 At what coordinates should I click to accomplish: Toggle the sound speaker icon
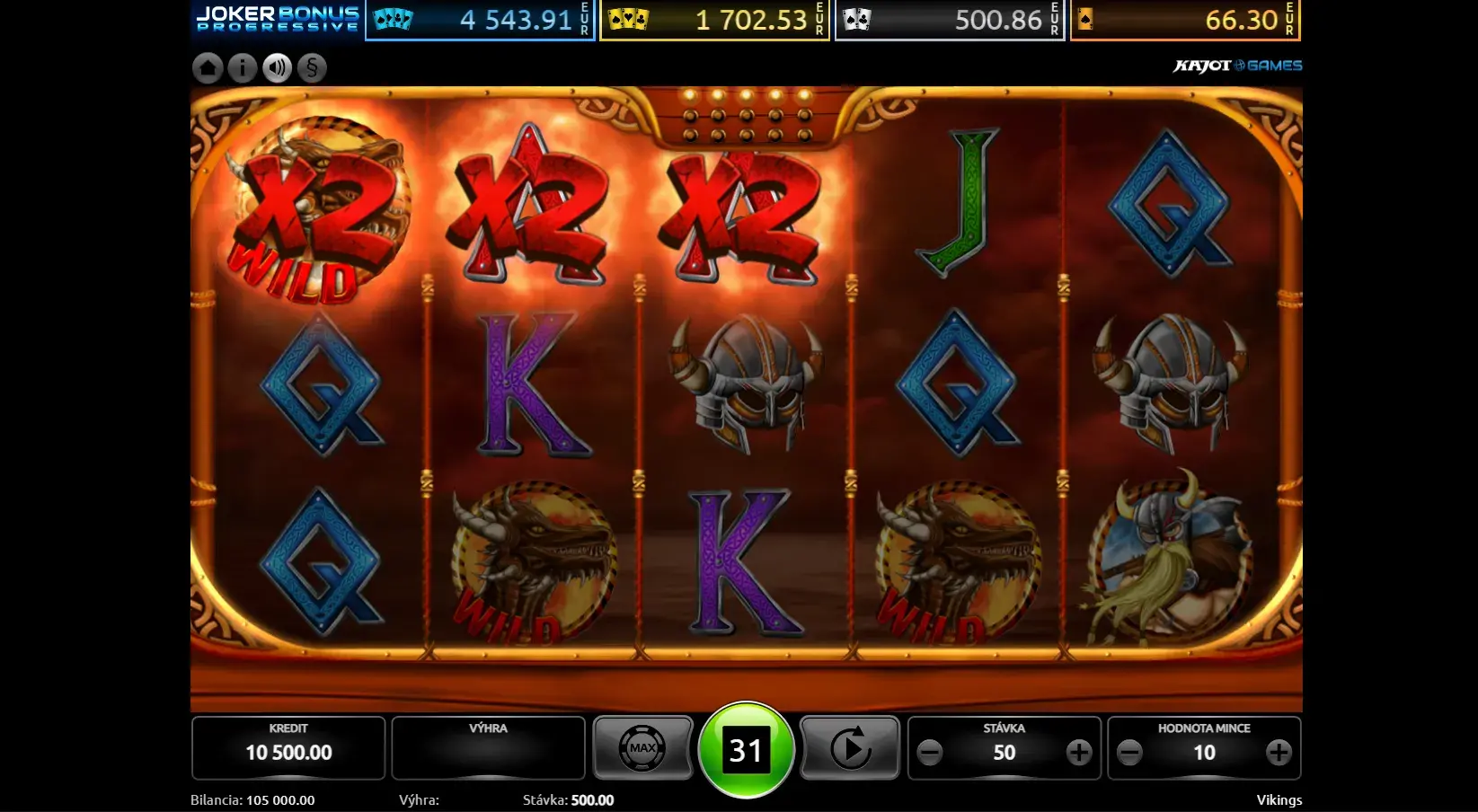click(x=277, y=67)
